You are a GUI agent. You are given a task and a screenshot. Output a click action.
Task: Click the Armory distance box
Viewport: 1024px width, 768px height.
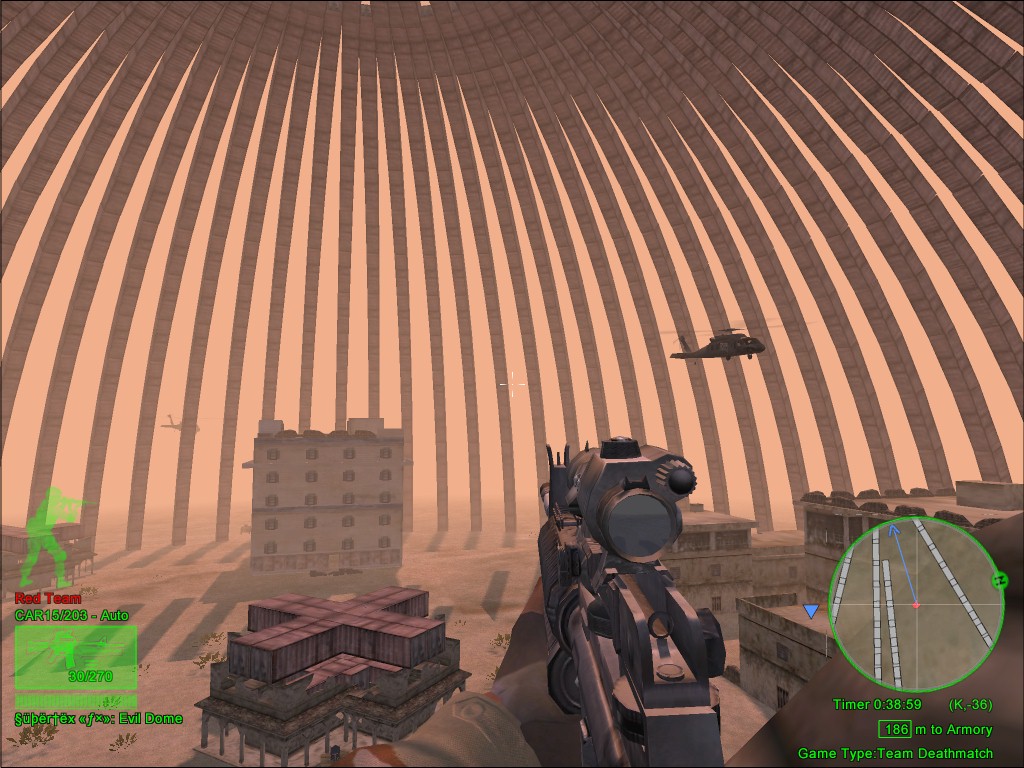coord(894,730)
